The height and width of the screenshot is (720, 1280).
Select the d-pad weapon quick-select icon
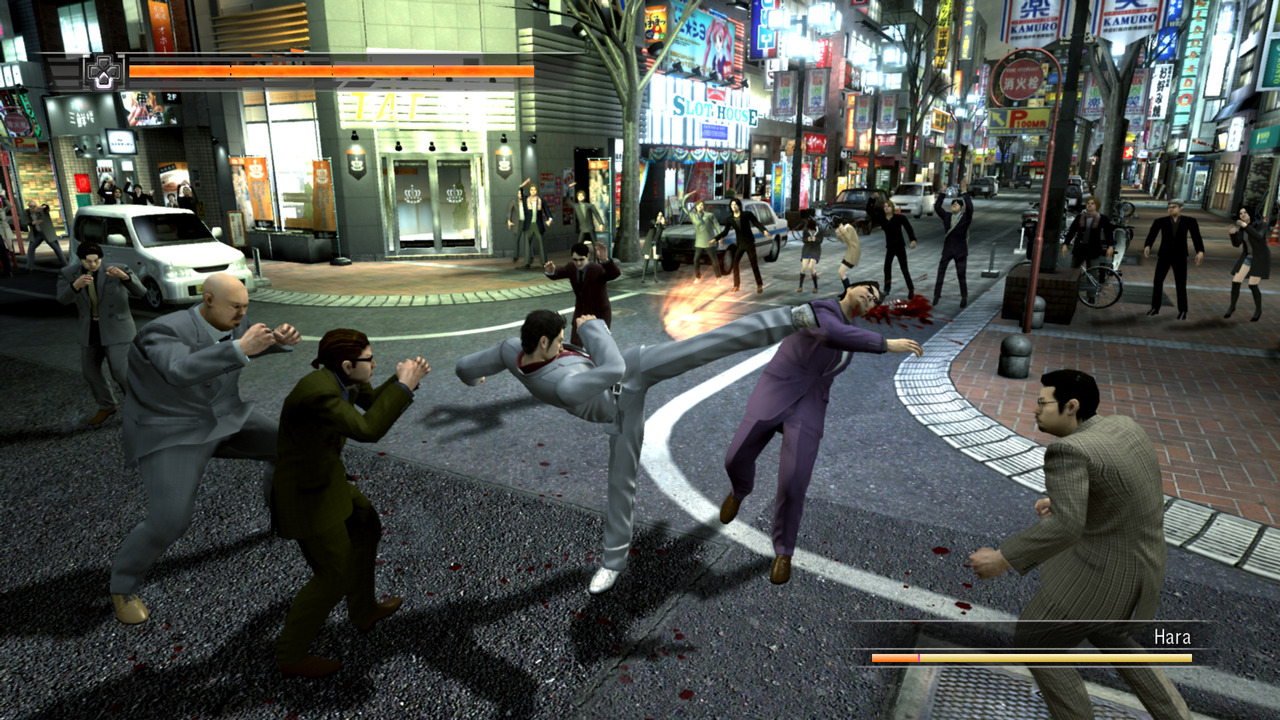pyautogui.click(x=103, y=72)
